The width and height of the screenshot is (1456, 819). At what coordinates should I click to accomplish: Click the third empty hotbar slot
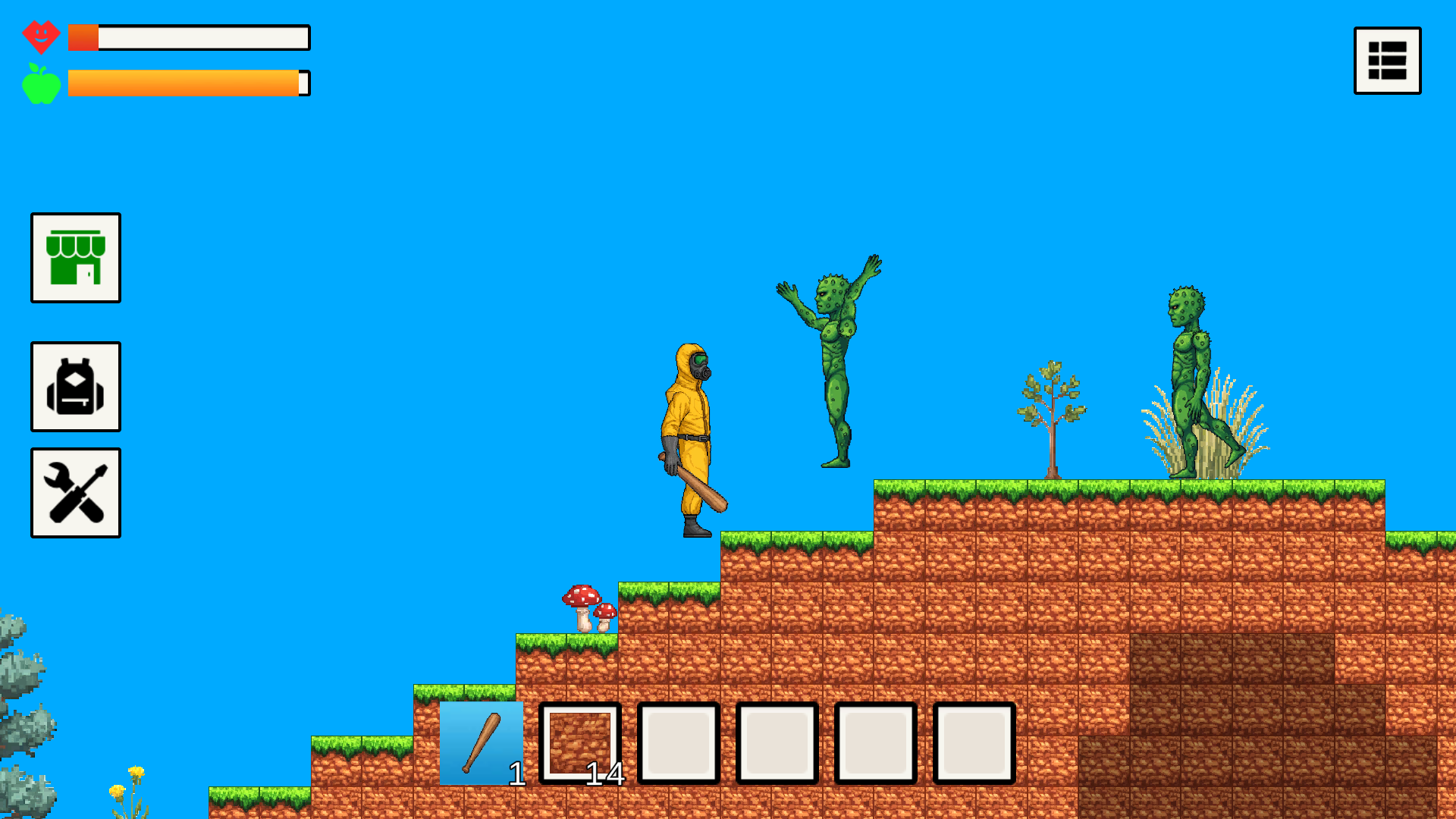click(678, 742)
